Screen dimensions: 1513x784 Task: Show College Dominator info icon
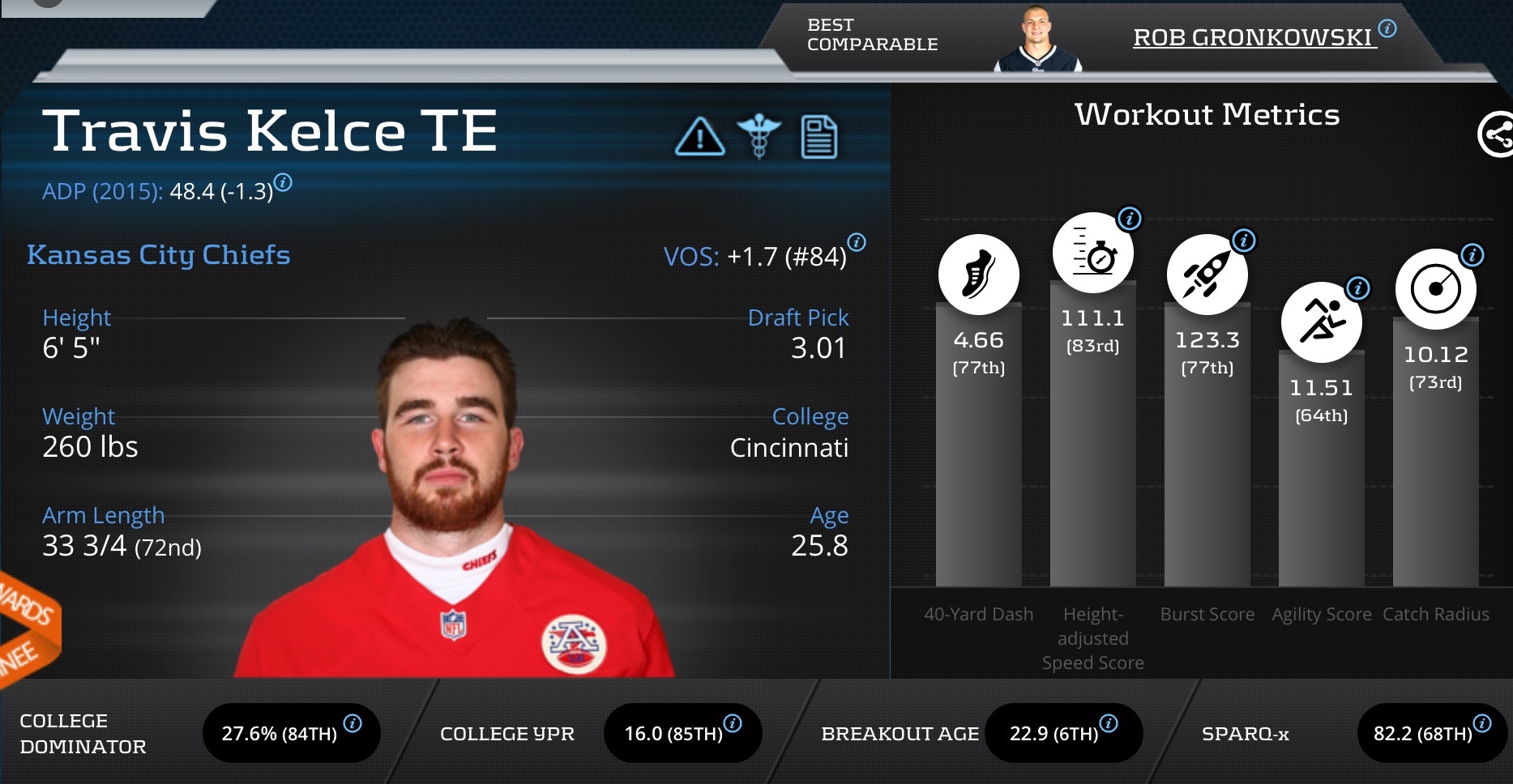tap(353, 723)
